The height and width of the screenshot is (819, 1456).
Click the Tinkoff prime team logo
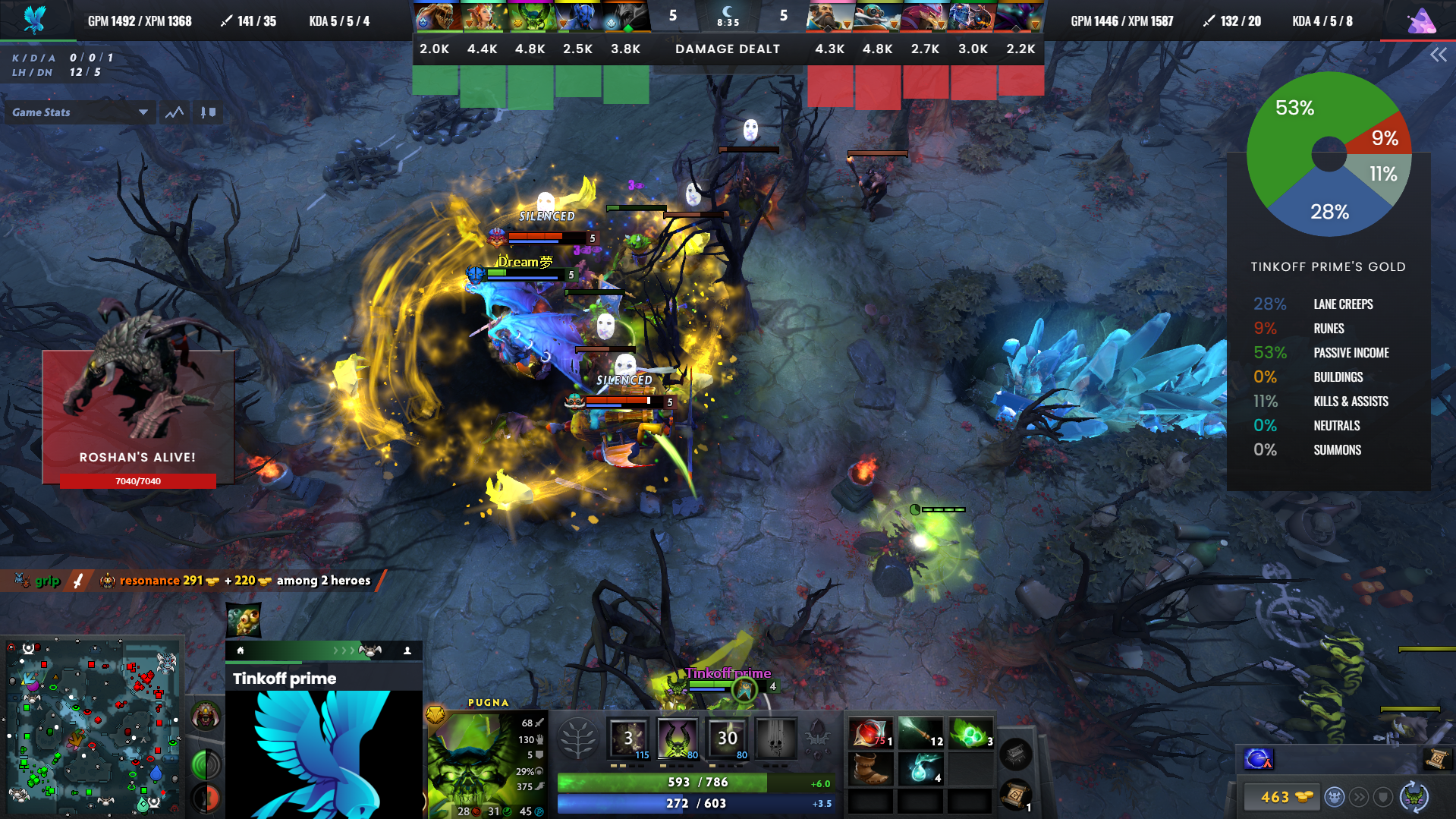point(323,759)
